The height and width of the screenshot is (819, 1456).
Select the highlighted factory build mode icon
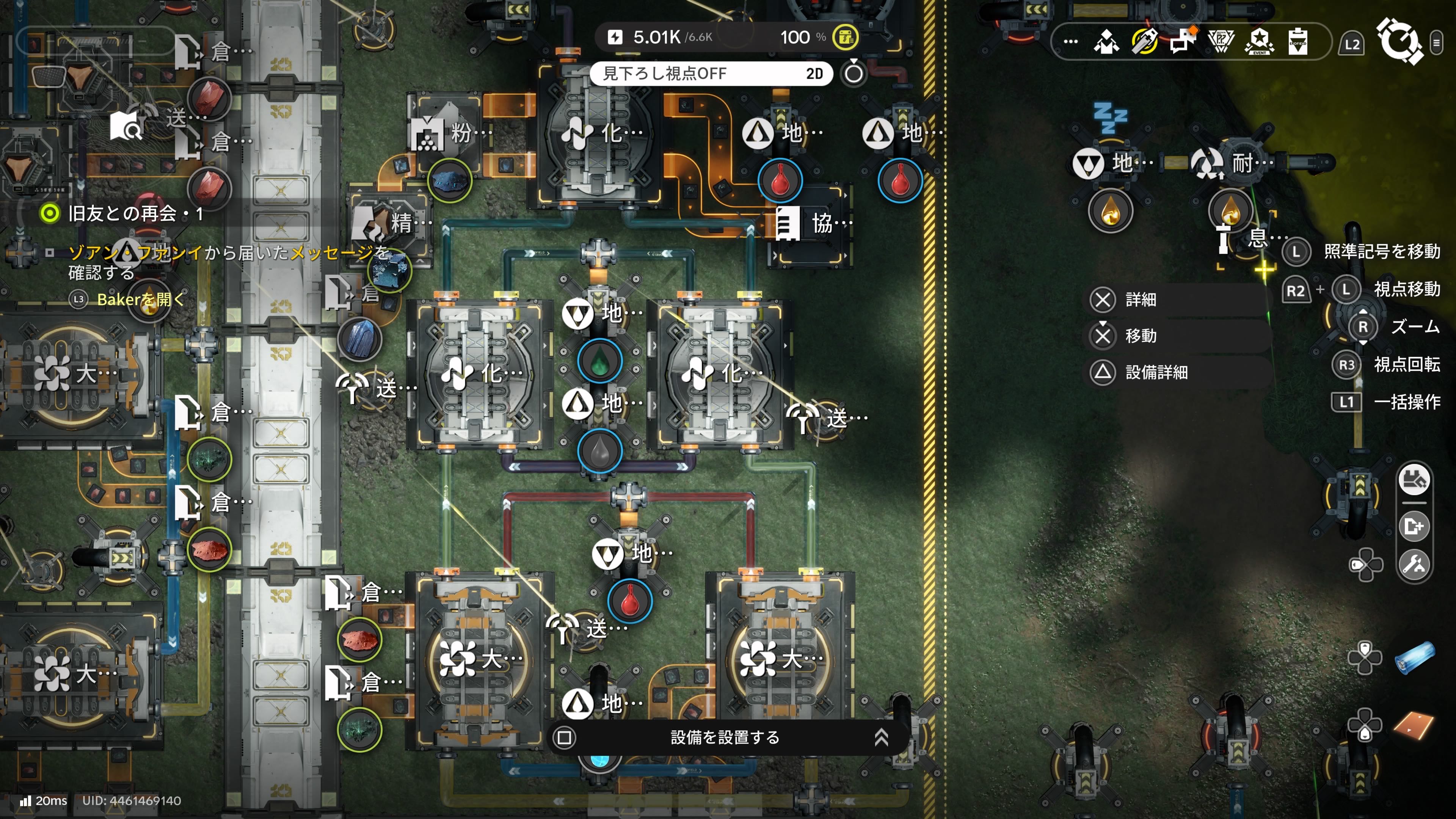1414,480
